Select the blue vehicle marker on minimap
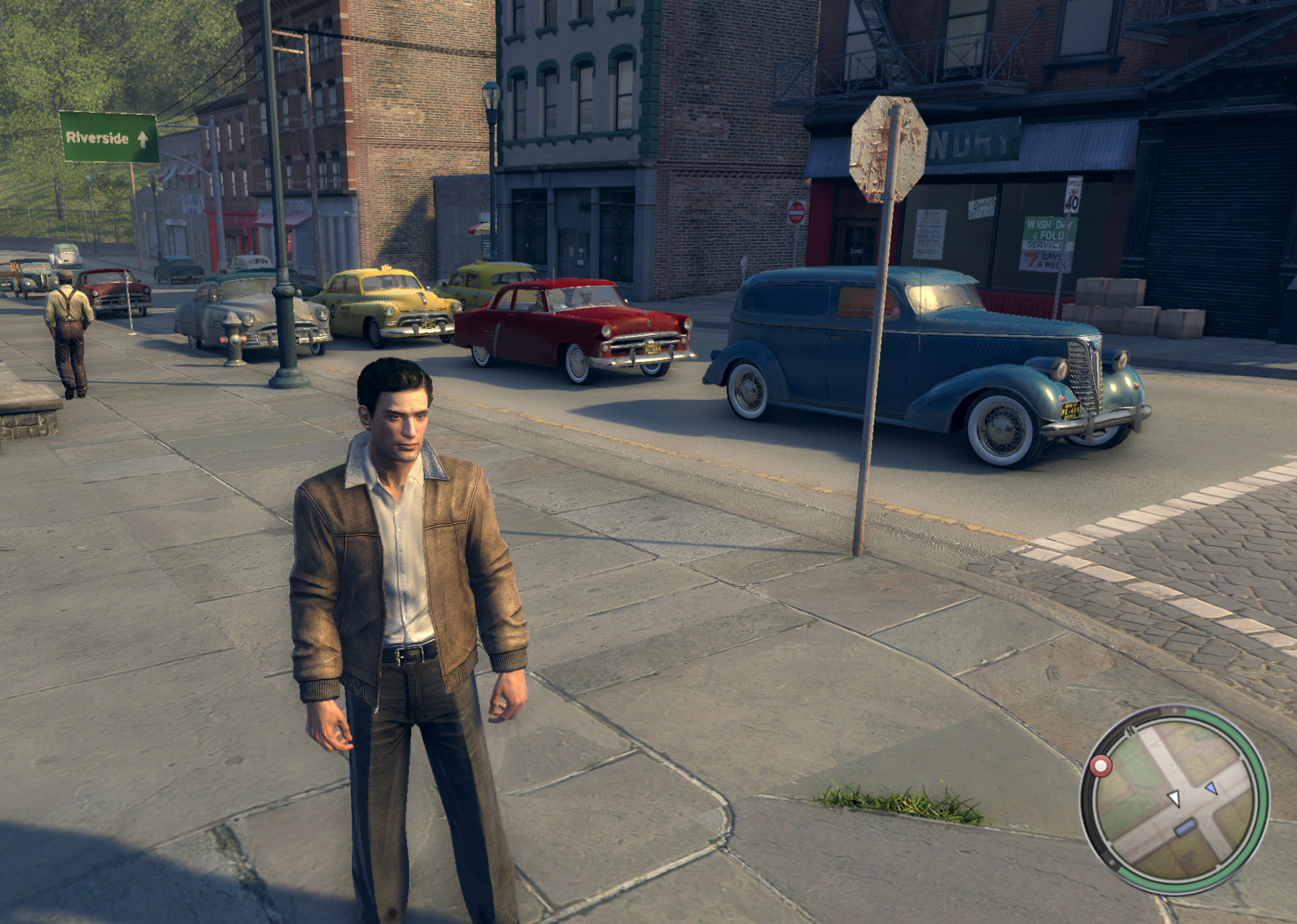 (1185, 827)
